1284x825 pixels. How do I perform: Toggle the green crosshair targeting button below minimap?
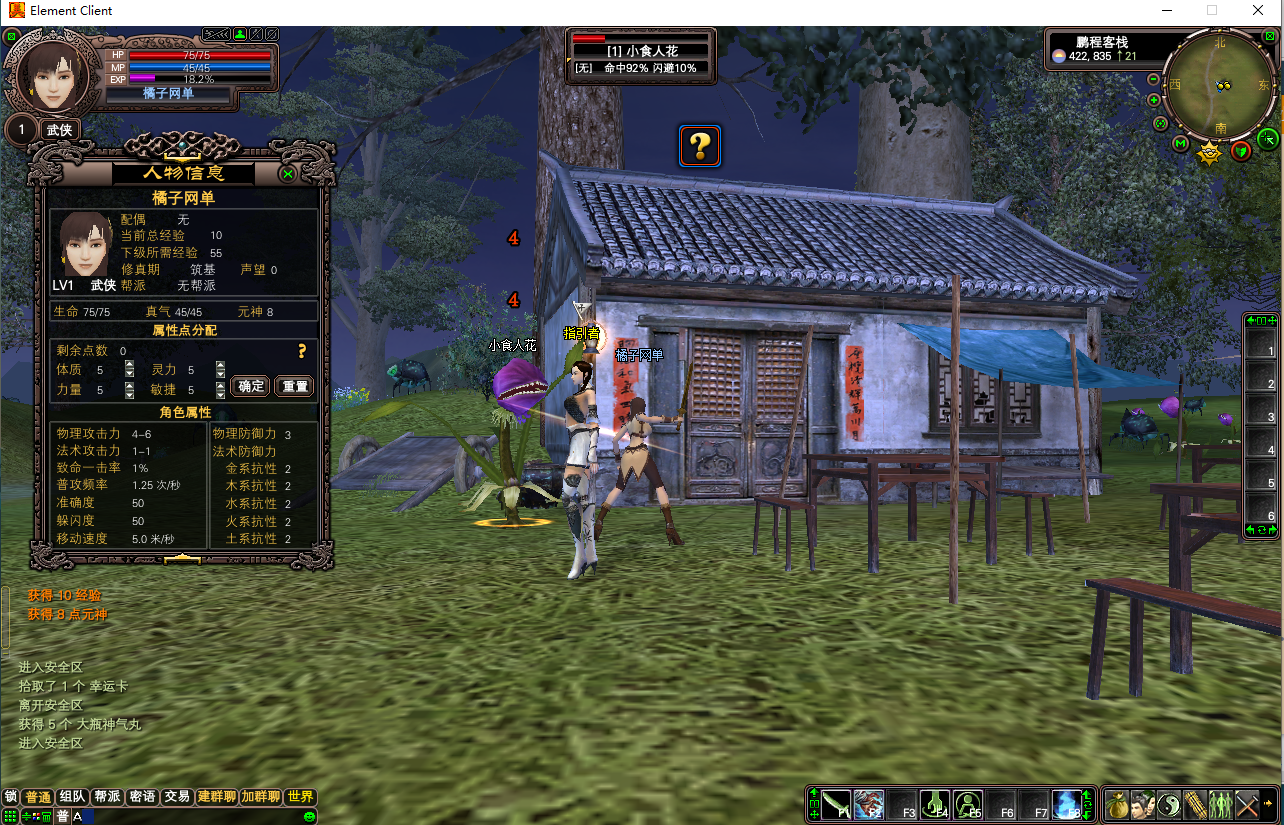click(1268, 138)
